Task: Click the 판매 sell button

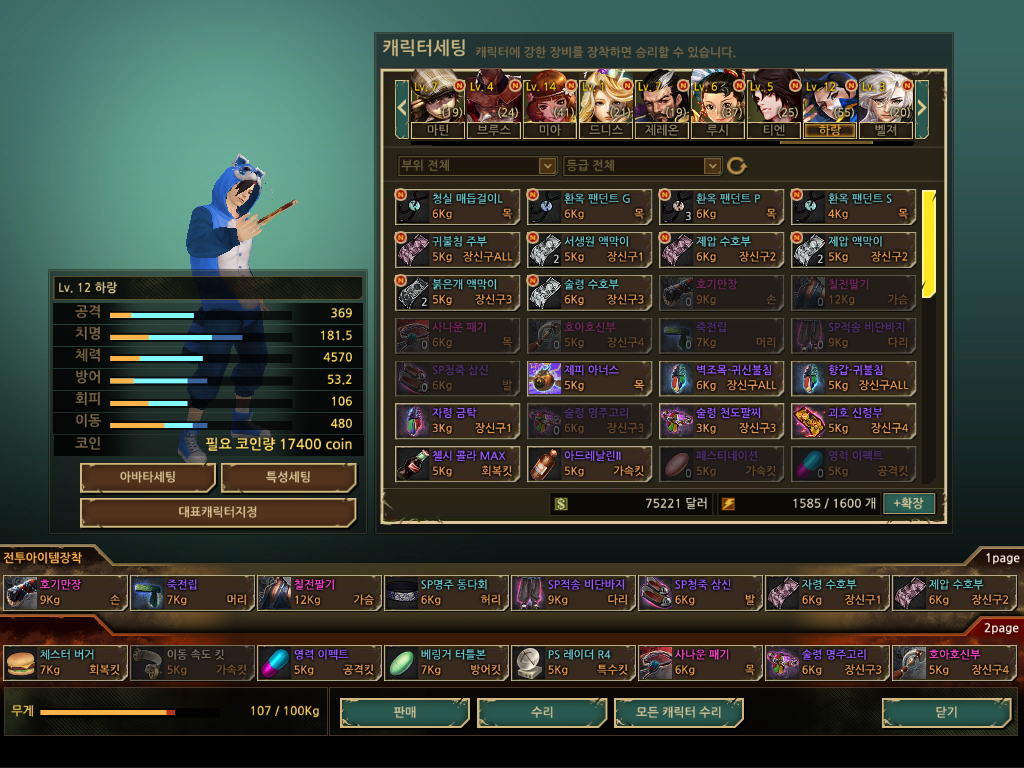Action: pos(404,712)
